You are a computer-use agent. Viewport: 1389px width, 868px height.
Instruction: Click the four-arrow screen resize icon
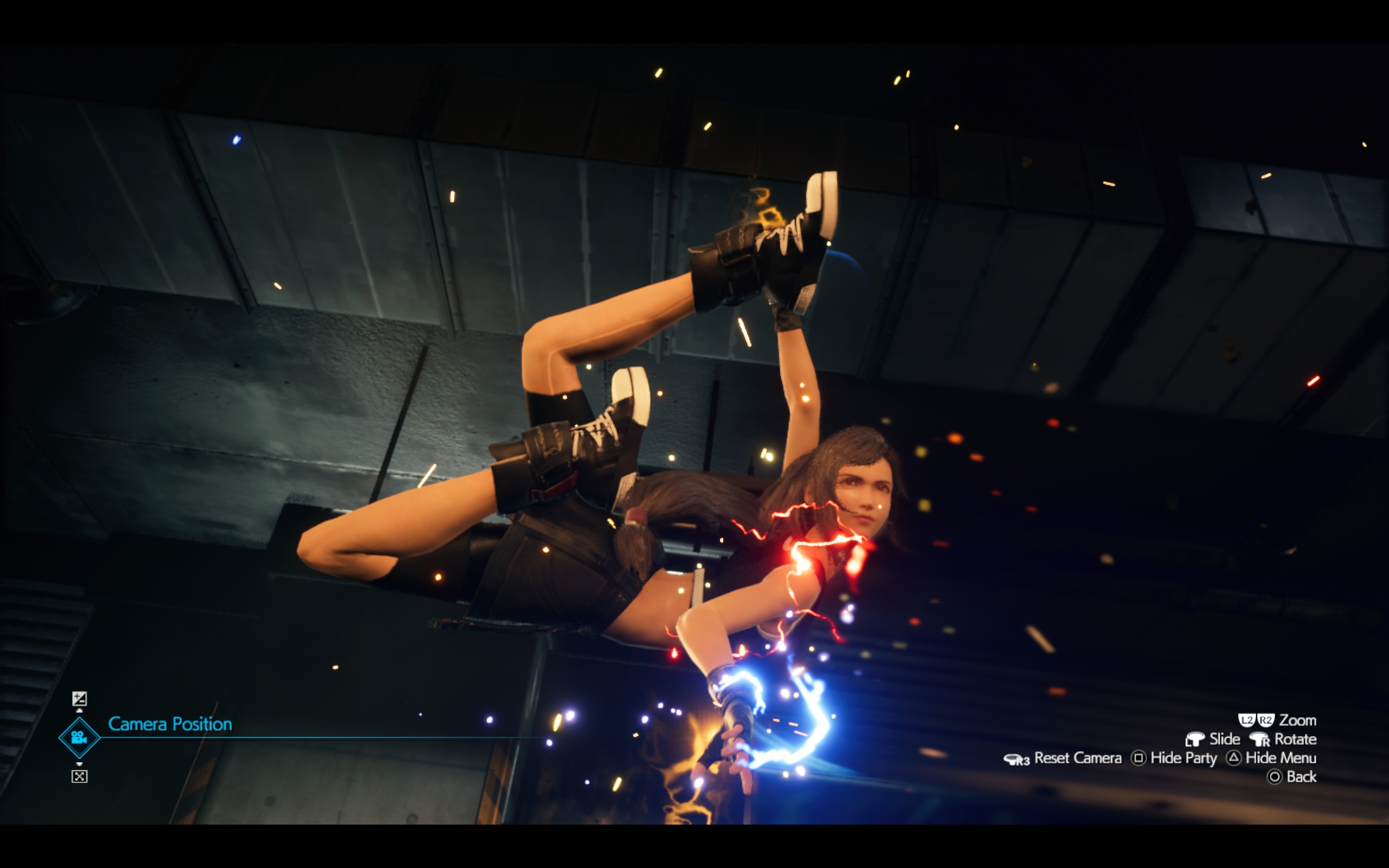pos(80,776)
